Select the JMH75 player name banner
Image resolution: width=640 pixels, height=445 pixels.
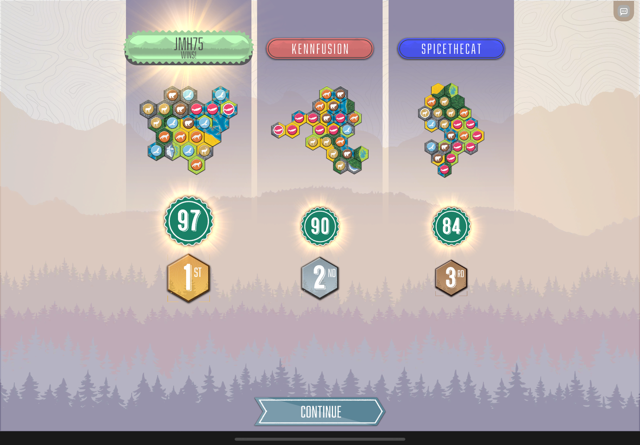[x=188, y=47]
